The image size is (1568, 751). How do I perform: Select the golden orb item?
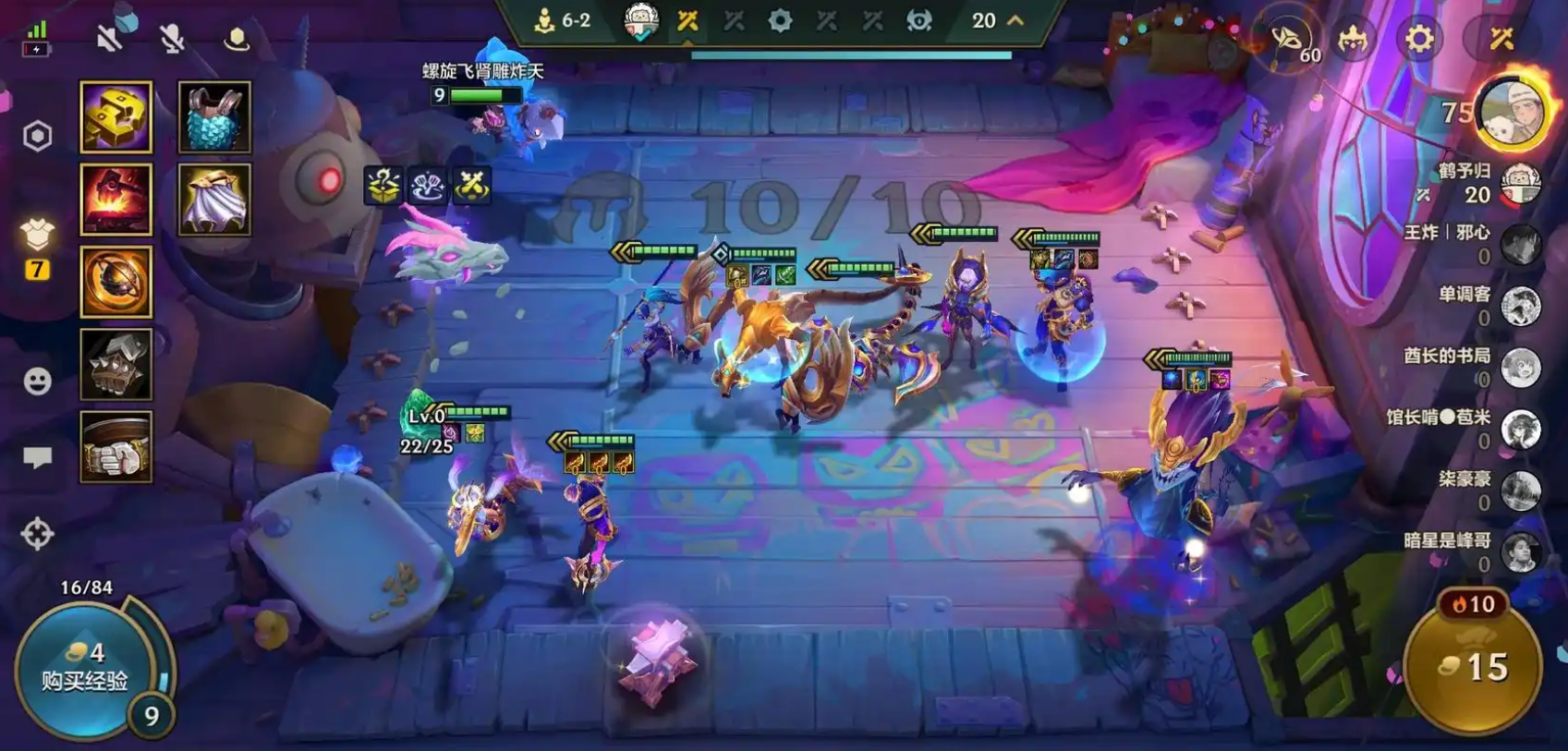pos(116,282)
